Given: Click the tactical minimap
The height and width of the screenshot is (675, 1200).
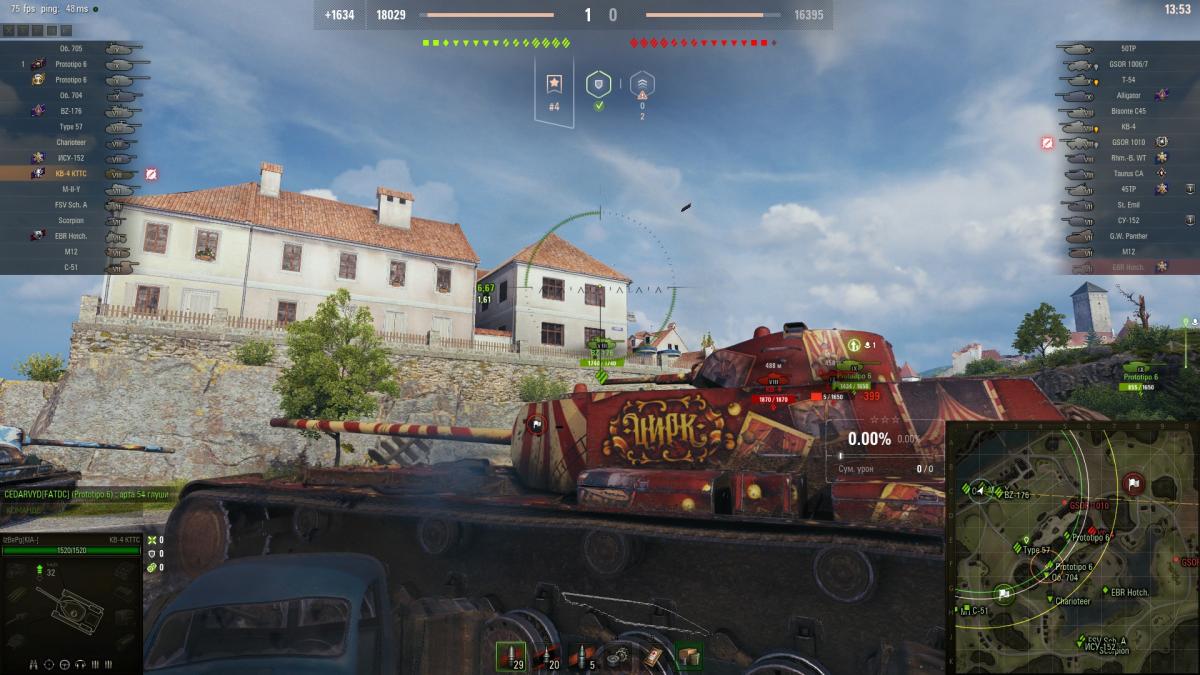Looking at the screenshot, I should [x=1072, y=547].
